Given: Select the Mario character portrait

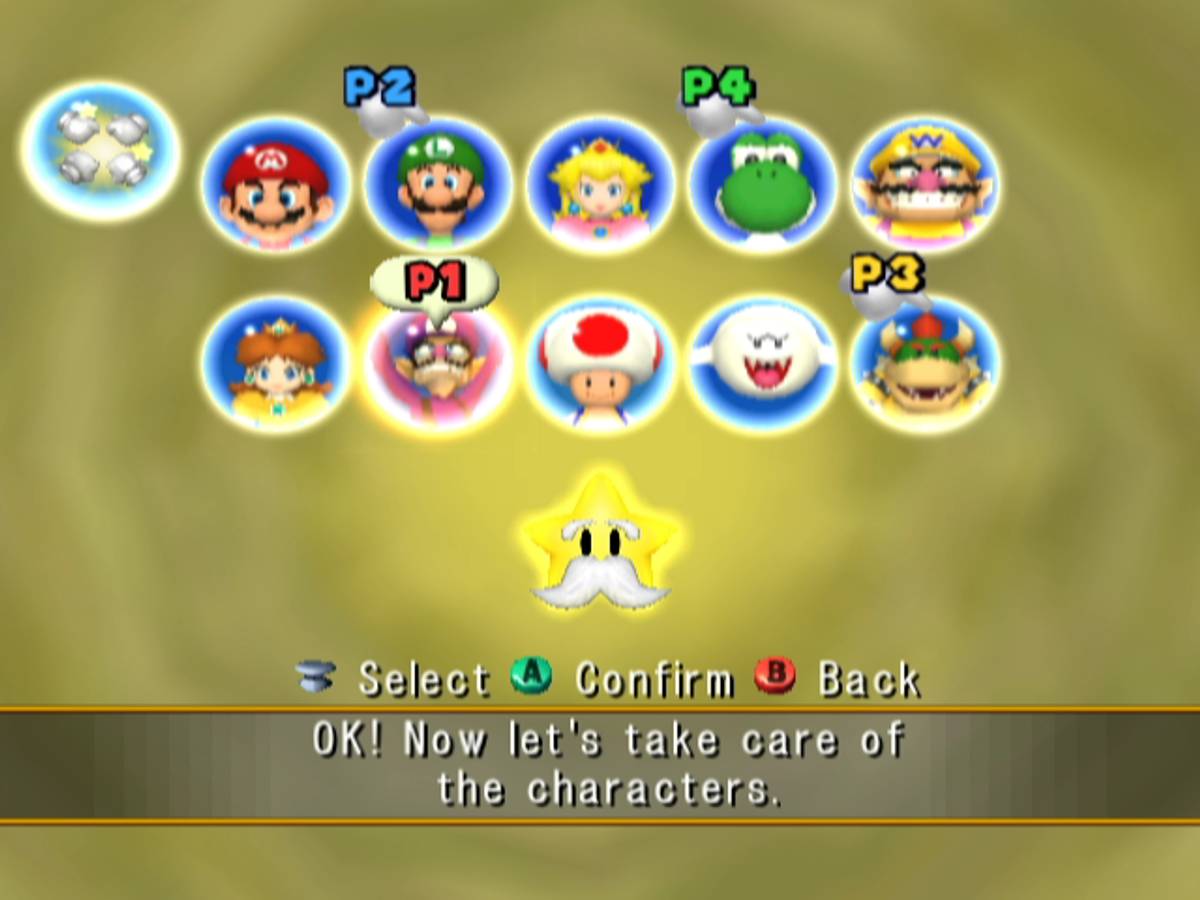Looking at the screenshot, I should point(276,185).
